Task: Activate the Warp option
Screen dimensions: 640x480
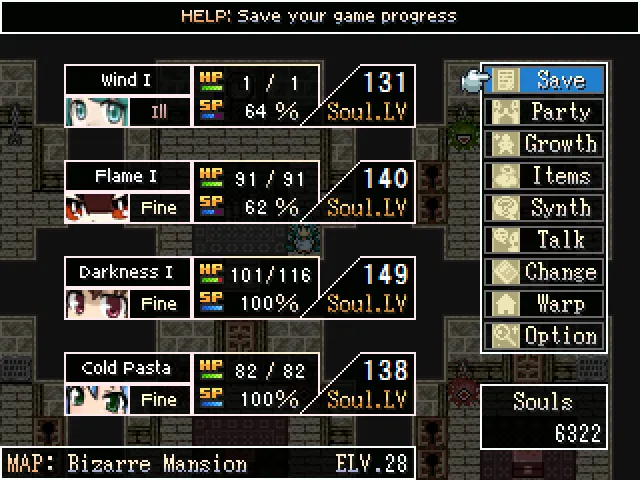Action: click(547, 304)
